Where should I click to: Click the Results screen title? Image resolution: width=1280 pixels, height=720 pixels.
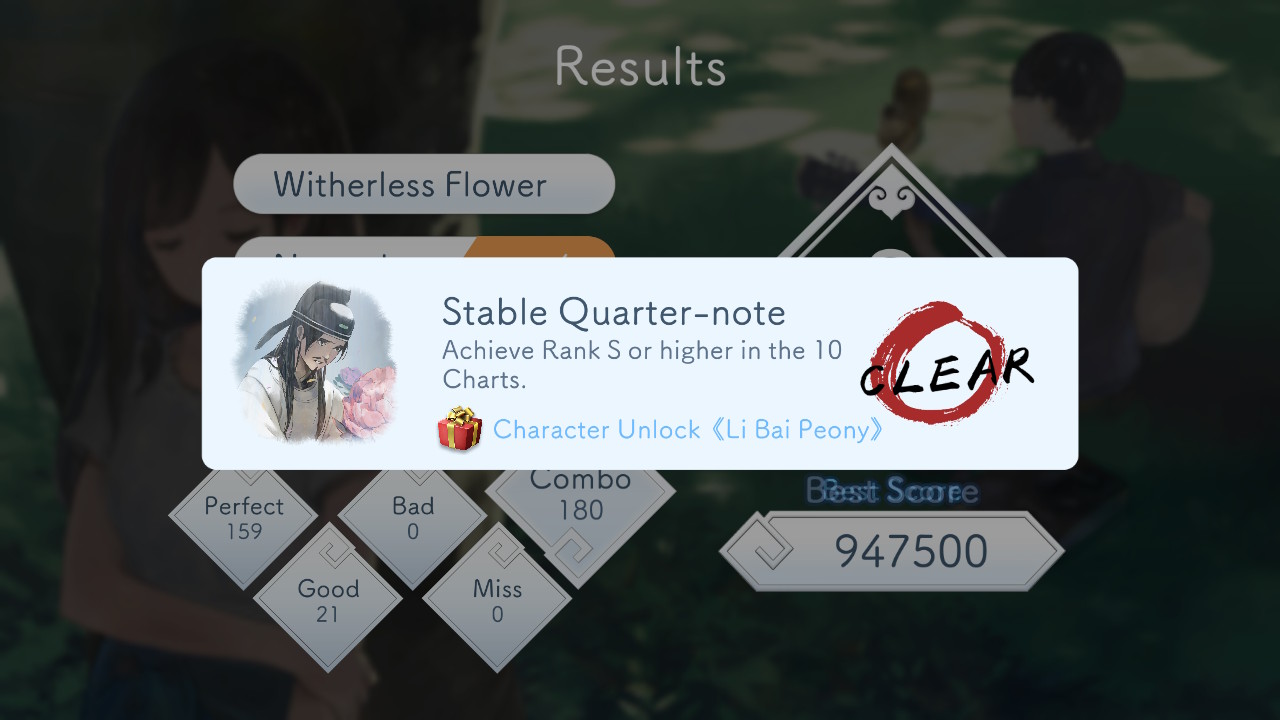coord(640,66)
